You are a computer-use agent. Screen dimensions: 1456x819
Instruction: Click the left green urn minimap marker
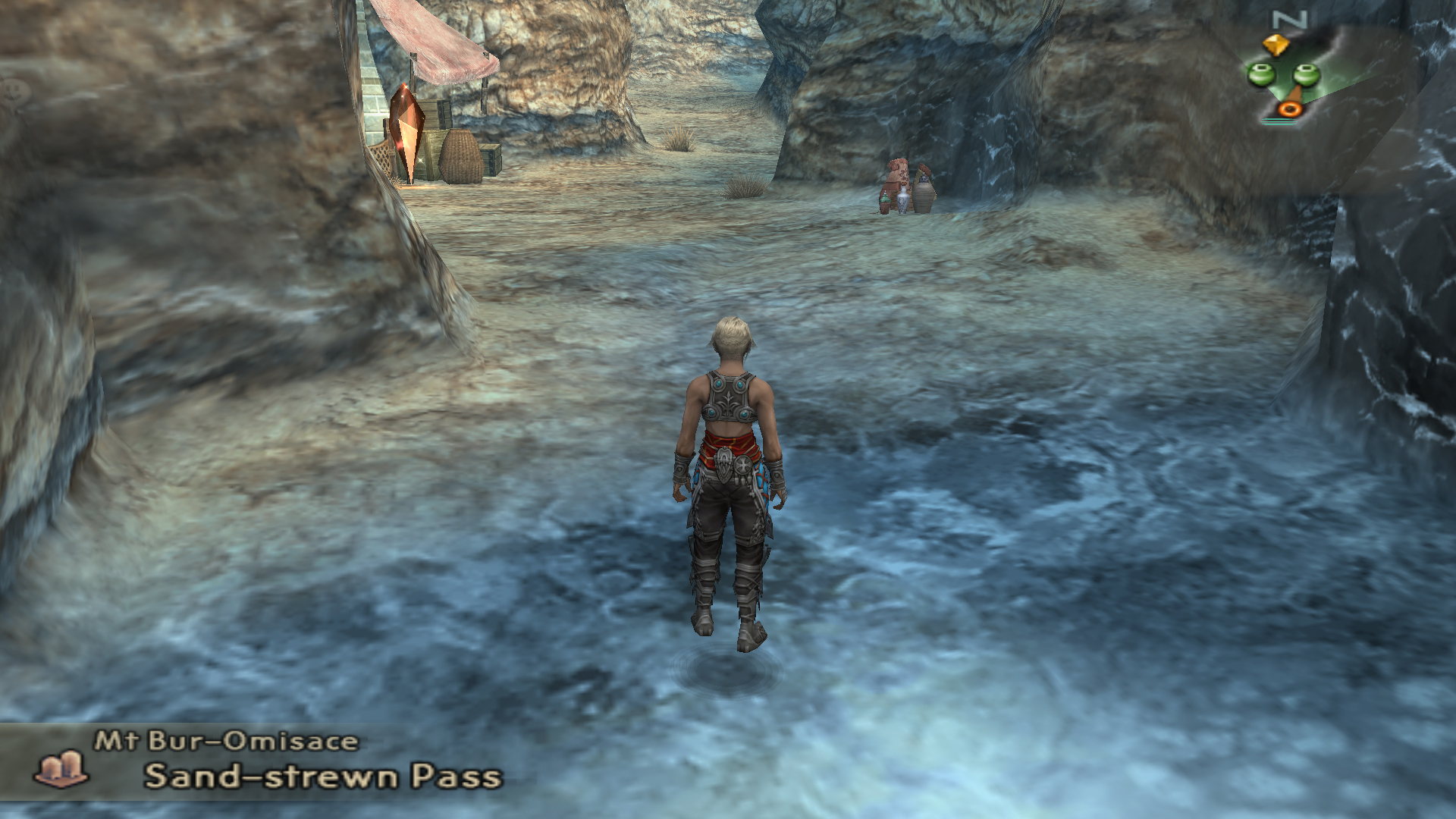pyautogui.click(x=1260, y=74)
